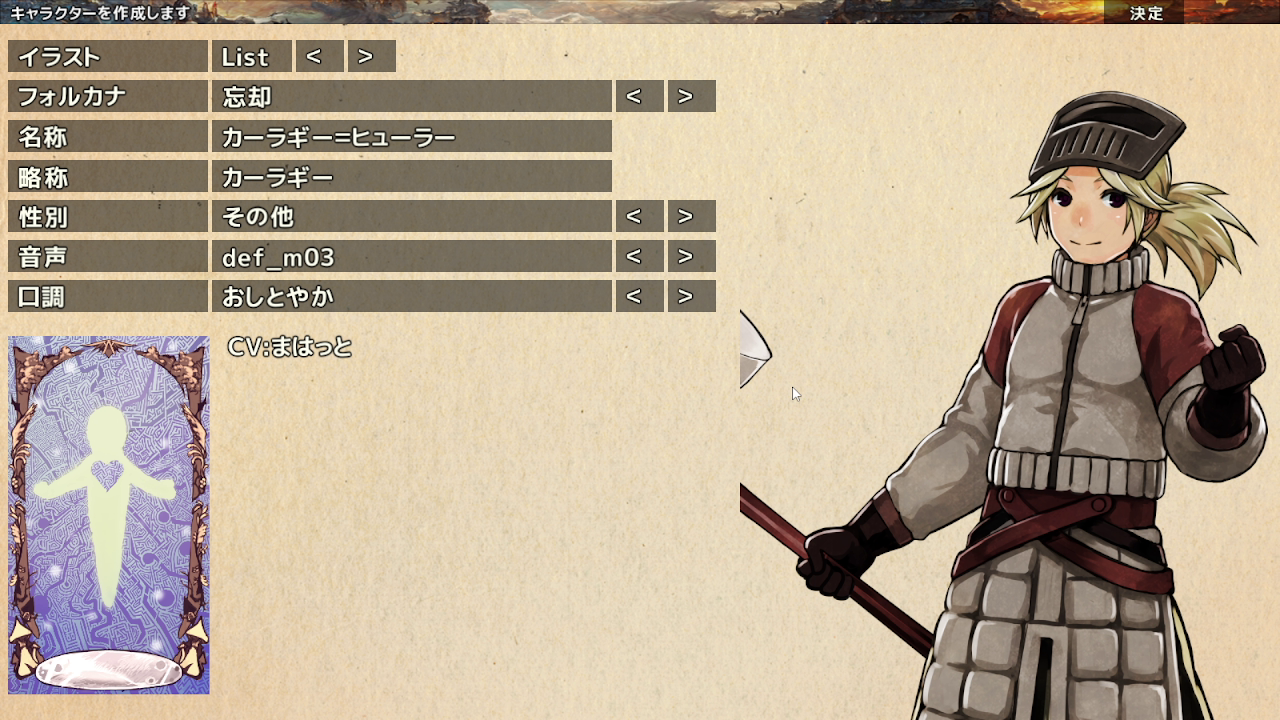Viewport: 1280px width, 720px height.
Task: Switch 性別 to previous option
Action: tap(639, 217)
